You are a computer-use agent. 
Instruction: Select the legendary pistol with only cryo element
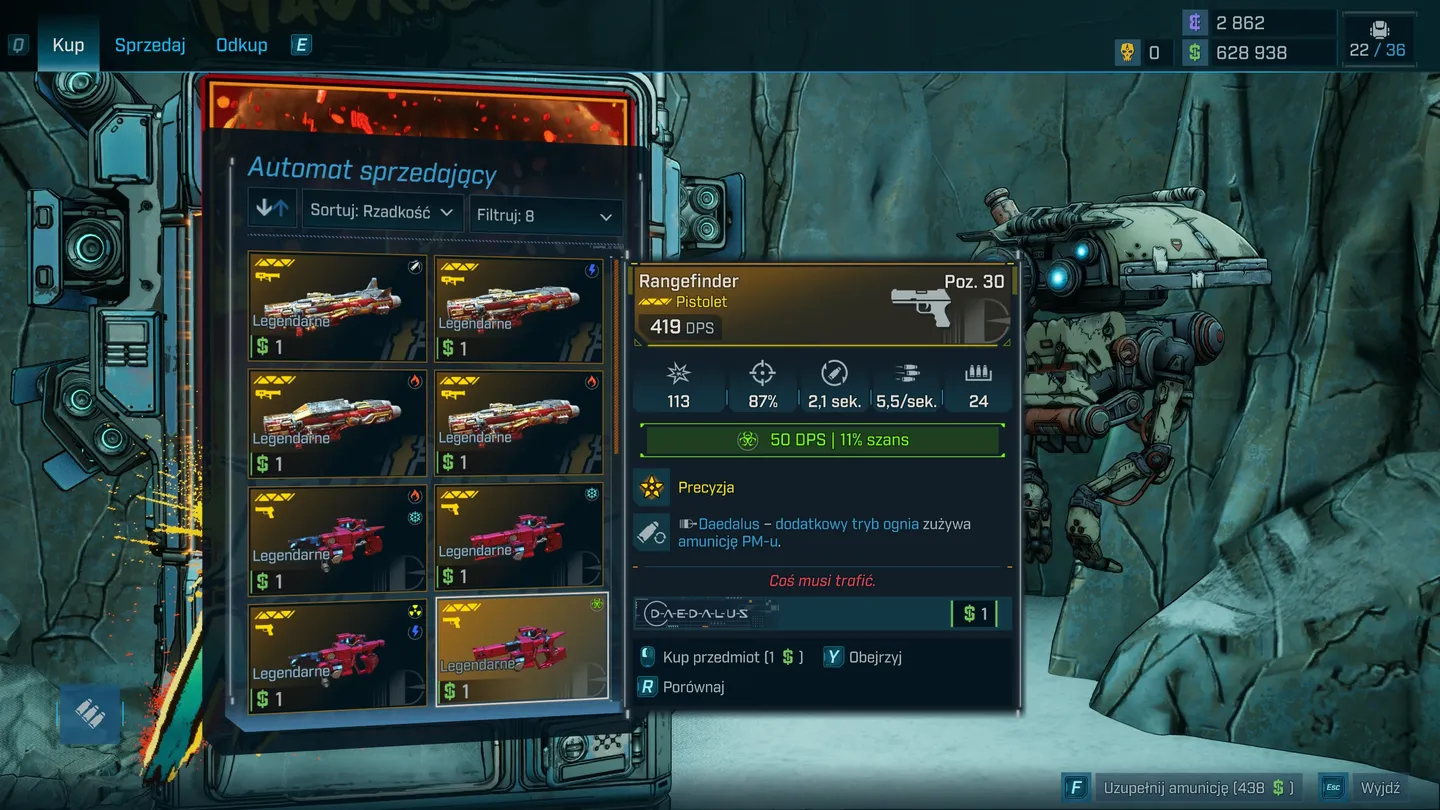520,540
